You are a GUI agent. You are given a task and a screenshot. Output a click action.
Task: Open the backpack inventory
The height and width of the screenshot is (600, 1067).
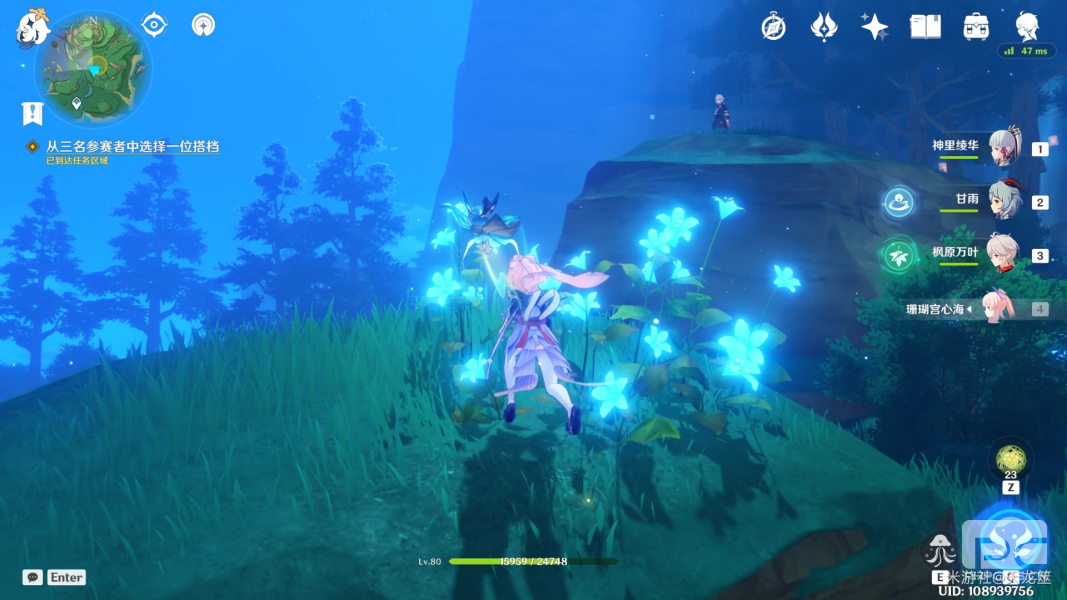click(976, 27)
